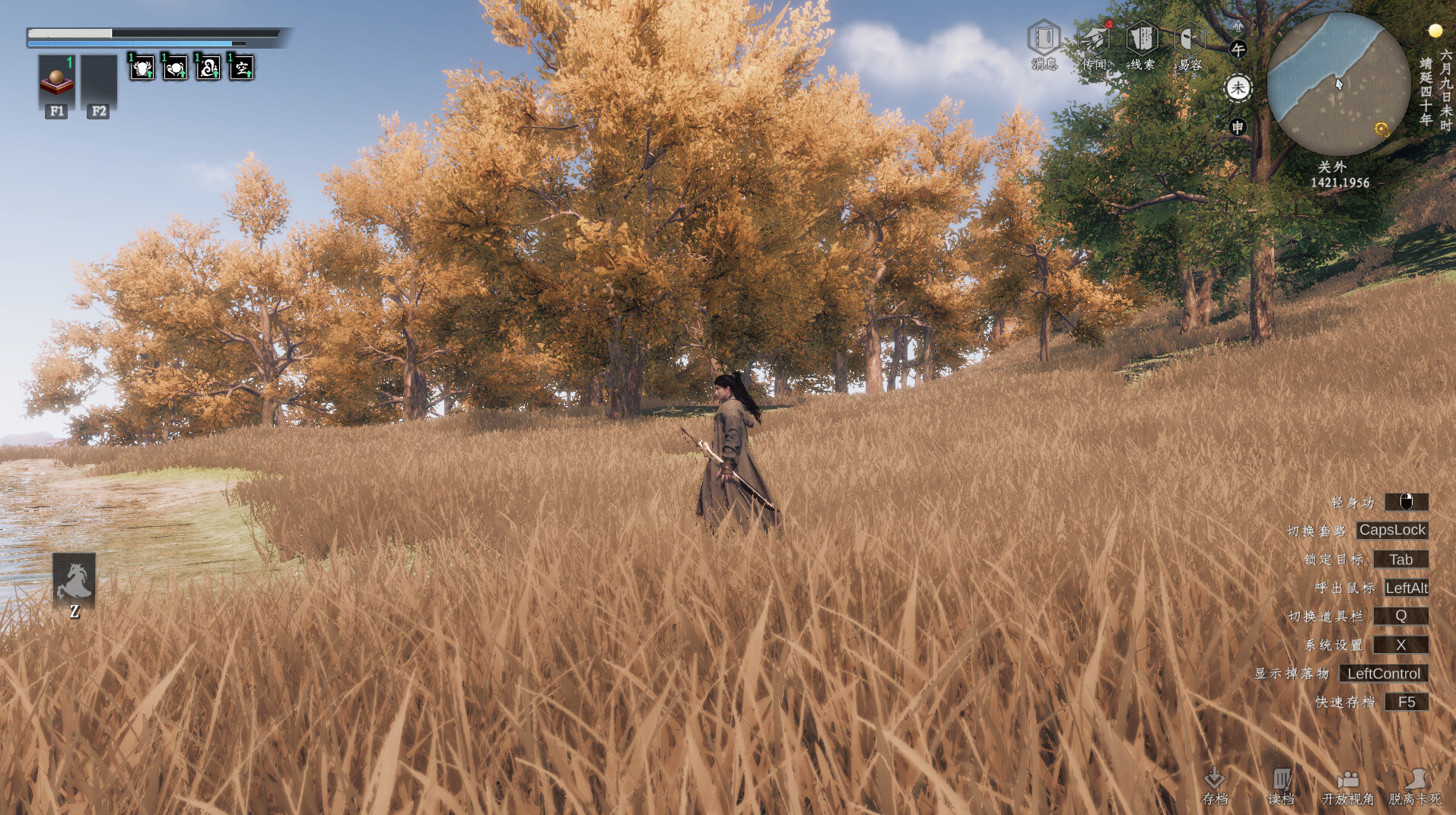The width and height of the screenshot is (1456, 815).
Task: Toggle 切换套路 stance with CapsLock binding
Action: tap(1392, 530)
